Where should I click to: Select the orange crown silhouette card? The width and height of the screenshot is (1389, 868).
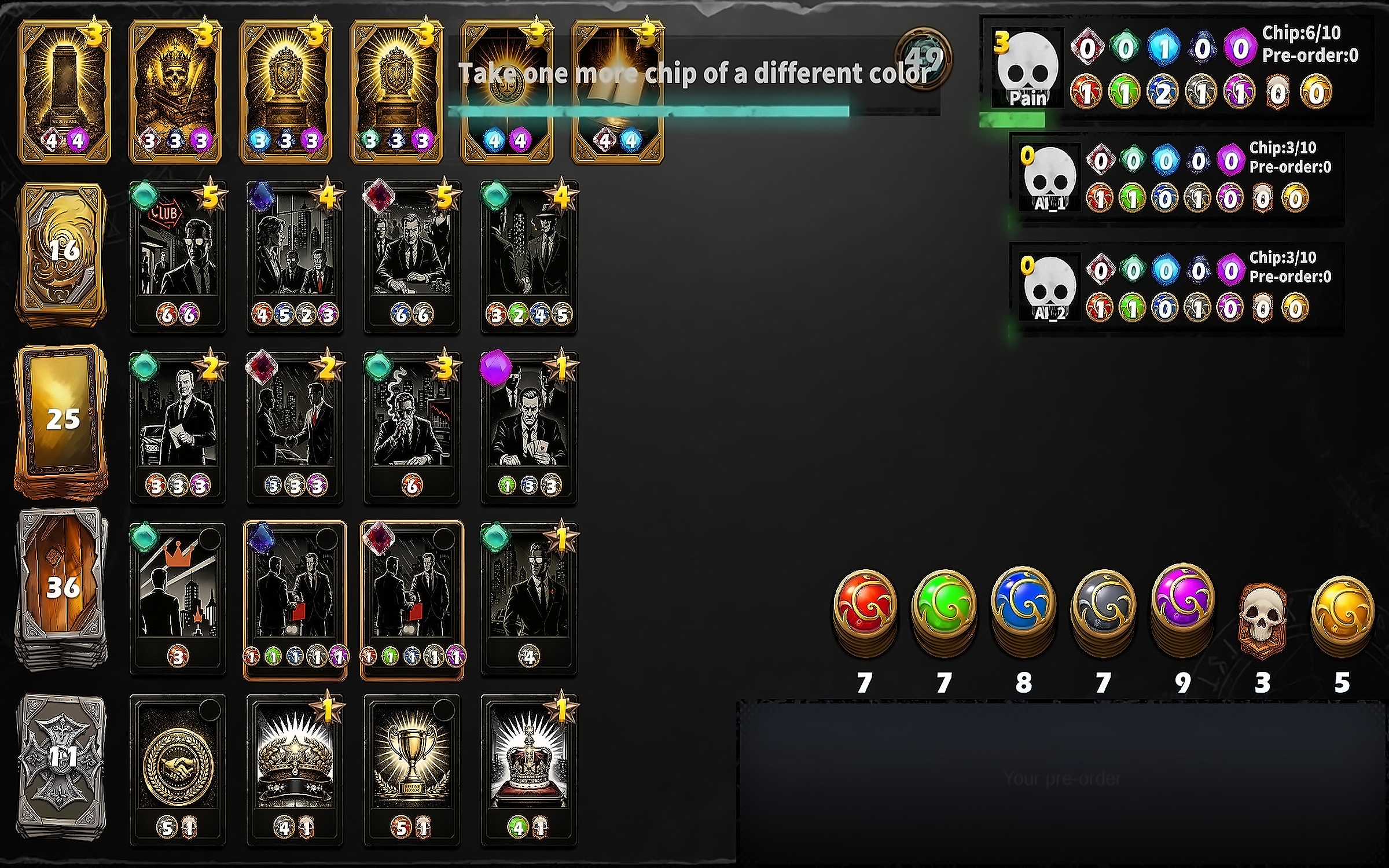click(178, 597)
